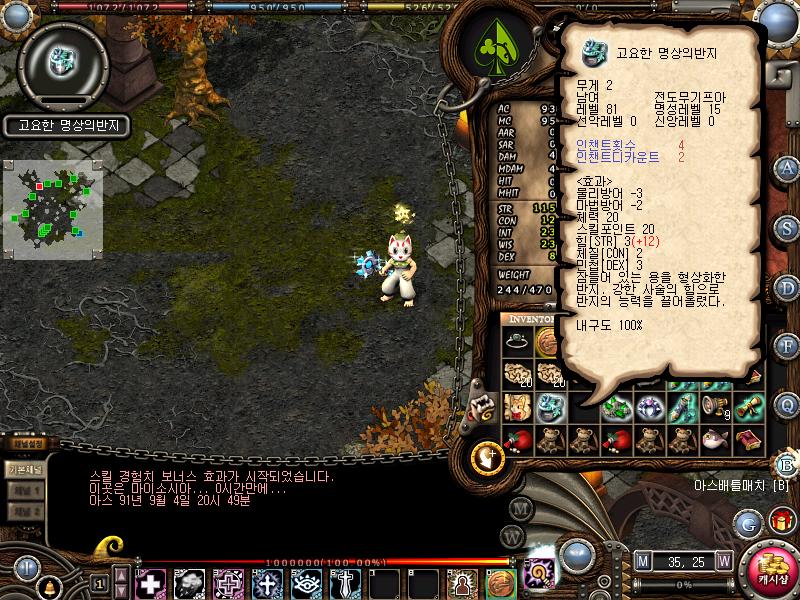This screenshot has height=600, width=800.
Task: Open the red gift box icon
Action: [x=779, y=520]
